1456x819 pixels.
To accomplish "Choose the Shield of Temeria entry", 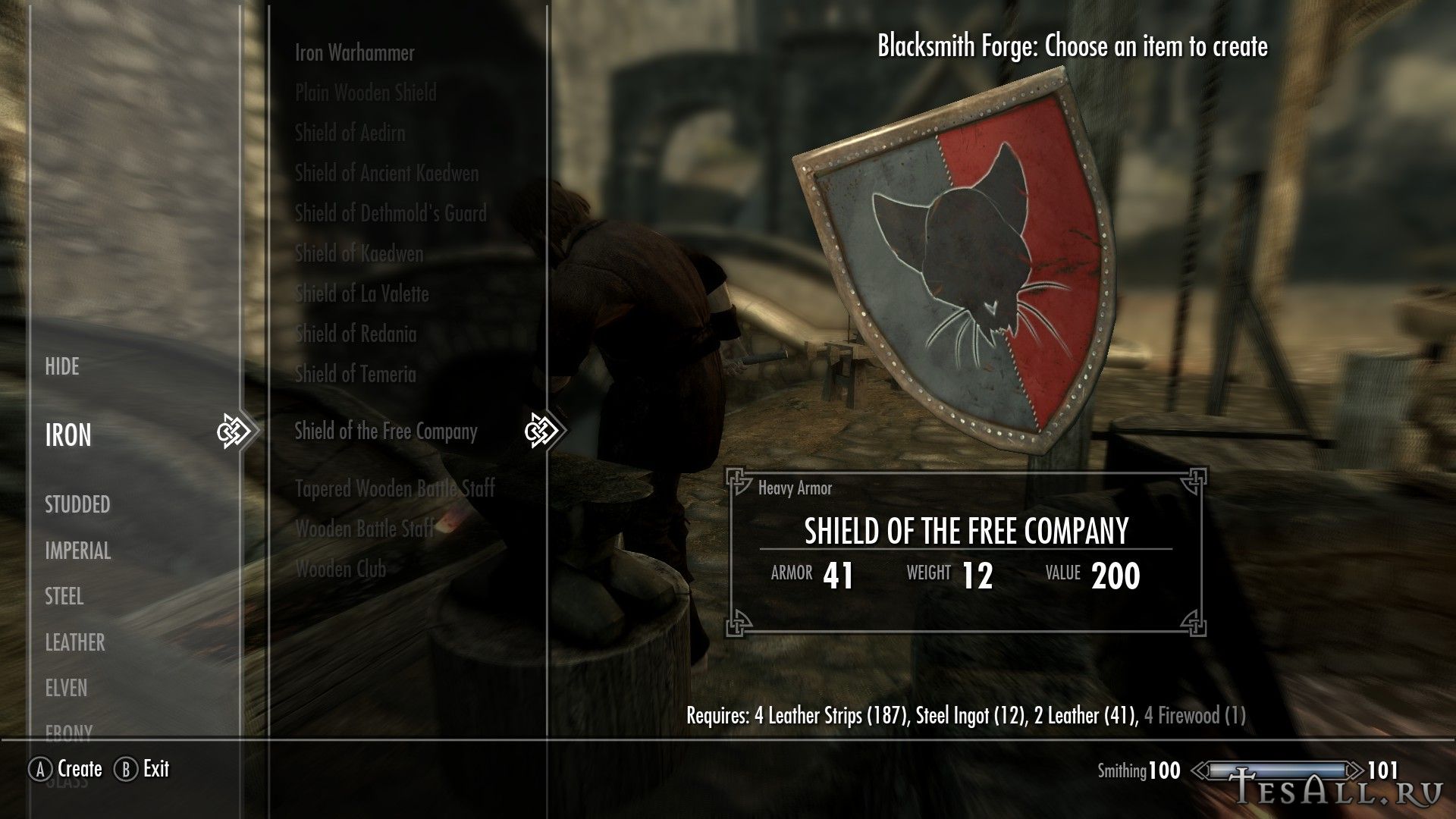I will coord(355,375).
